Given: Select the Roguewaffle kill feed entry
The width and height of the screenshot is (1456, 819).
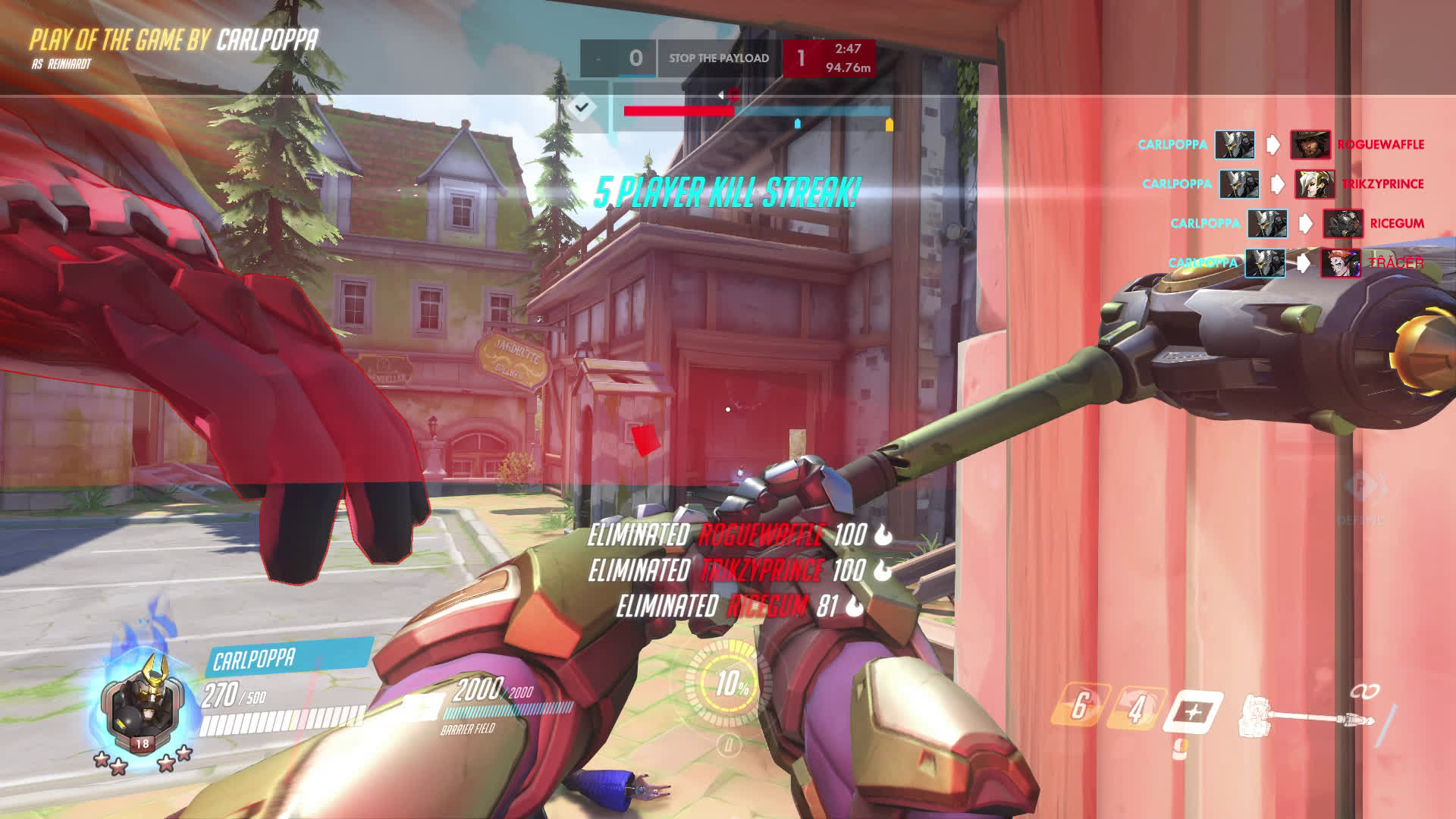Looking at the screenshot, I should click(1282, 144).
